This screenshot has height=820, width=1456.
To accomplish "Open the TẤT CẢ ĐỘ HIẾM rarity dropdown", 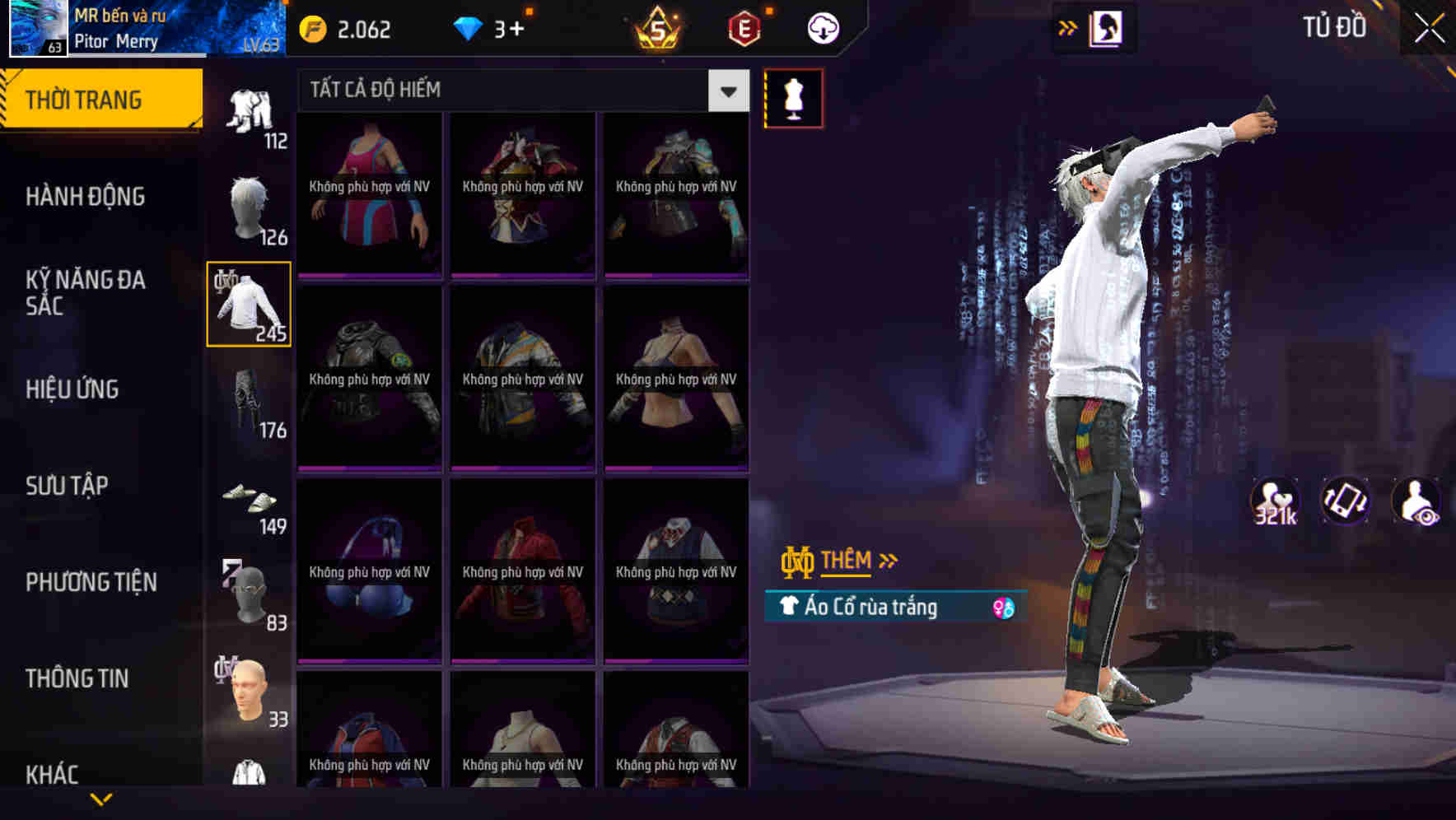I will coord(726,91).
